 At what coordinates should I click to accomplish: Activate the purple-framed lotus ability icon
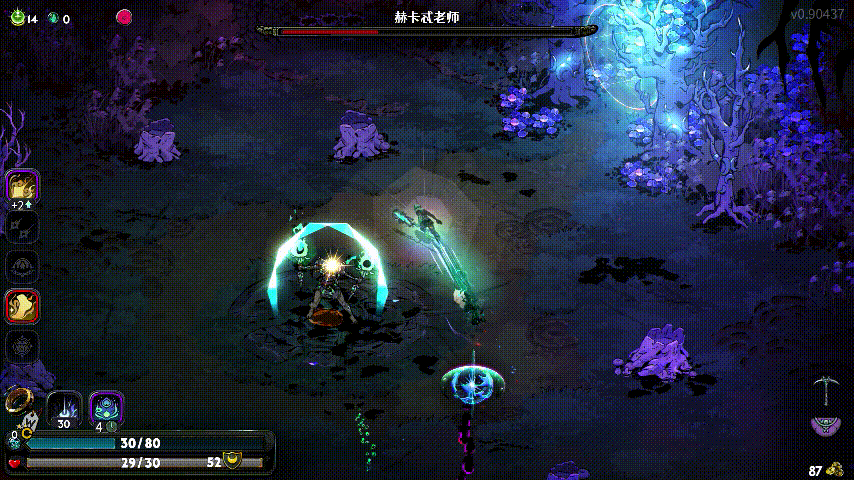point(106,407)
